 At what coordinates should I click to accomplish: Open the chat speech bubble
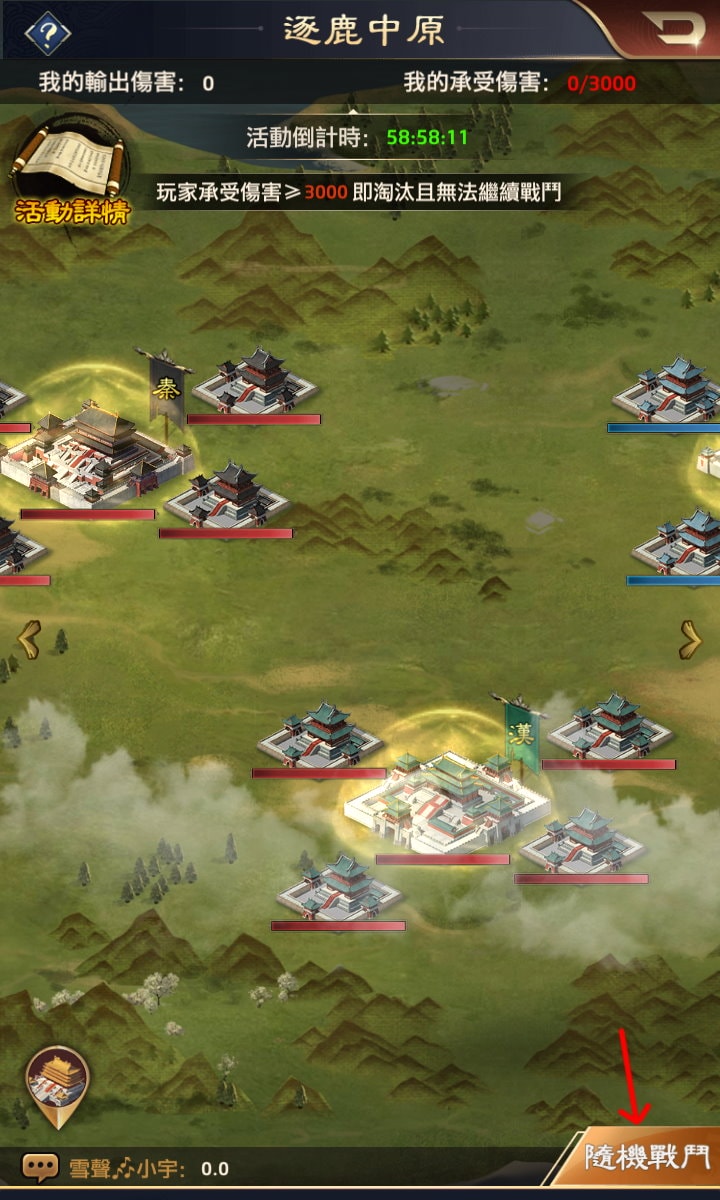[41, 1167]
